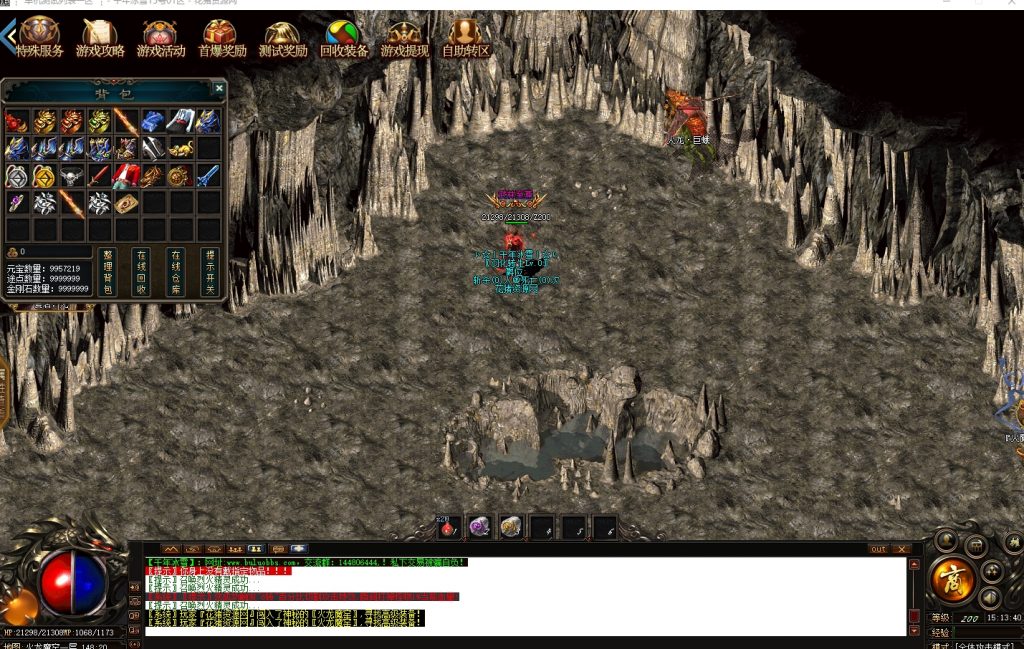Screen dimensions: 1024x649
Task: Open the 游戏攻略 game guide
Action: (x=100, y=38)
